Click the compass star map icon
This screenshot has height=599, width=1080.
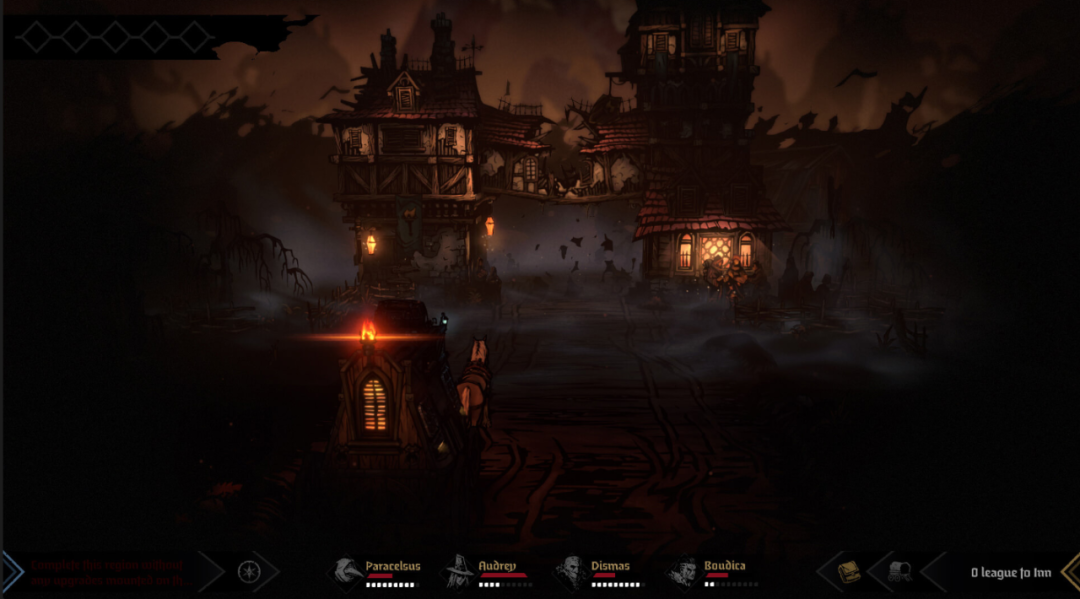[x=248, y=572]
